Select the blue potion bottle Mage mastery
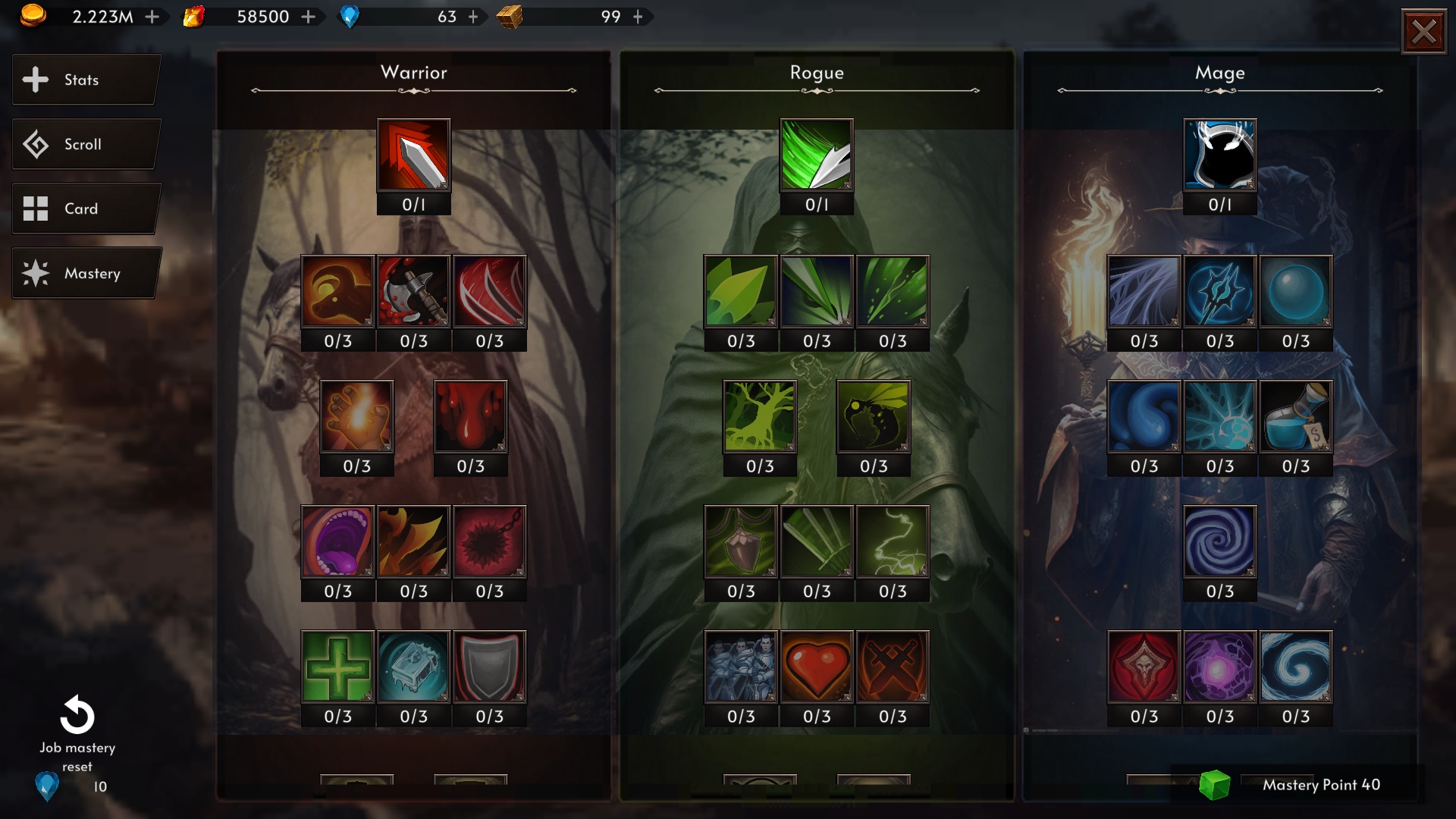 click(x=1295, y=416)
